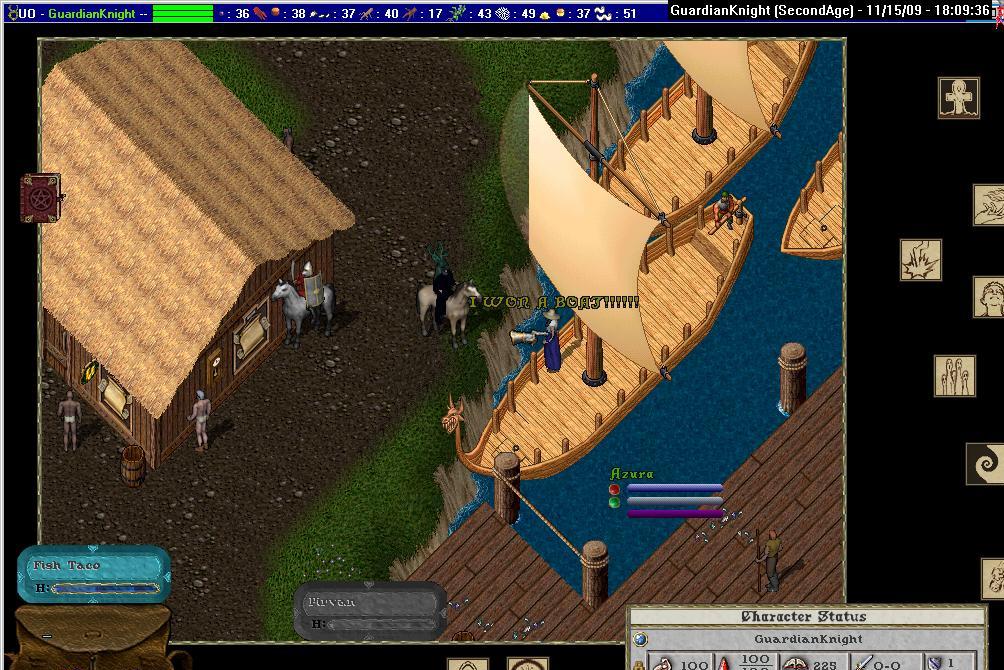Open the red pentagram spellbook
This screenshot has width=1004, height=670.
(x=41, y=198)
